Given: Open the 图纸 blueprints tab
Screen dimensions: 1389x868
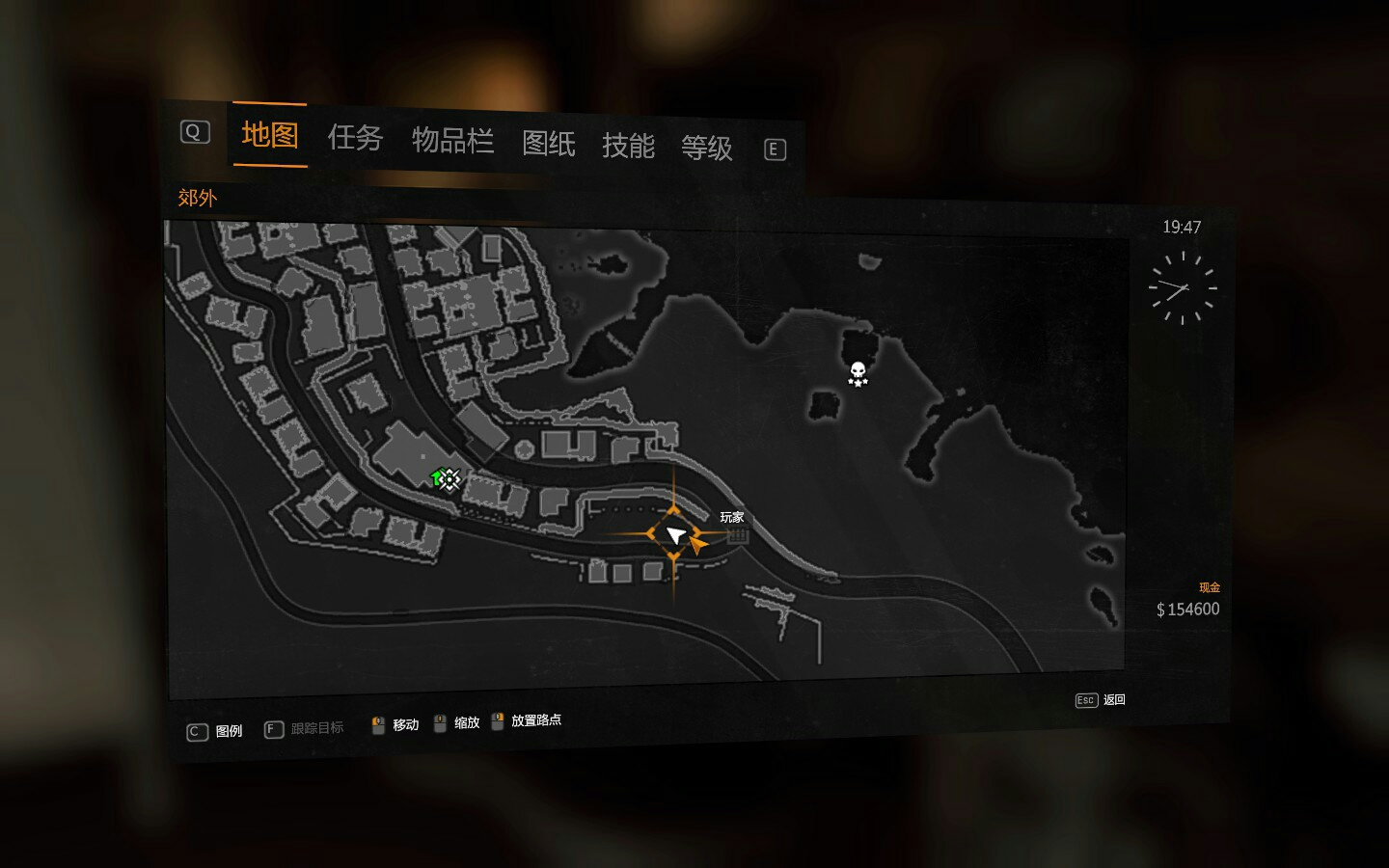Looking at the screenshot, I should click(x=548, y=144).
